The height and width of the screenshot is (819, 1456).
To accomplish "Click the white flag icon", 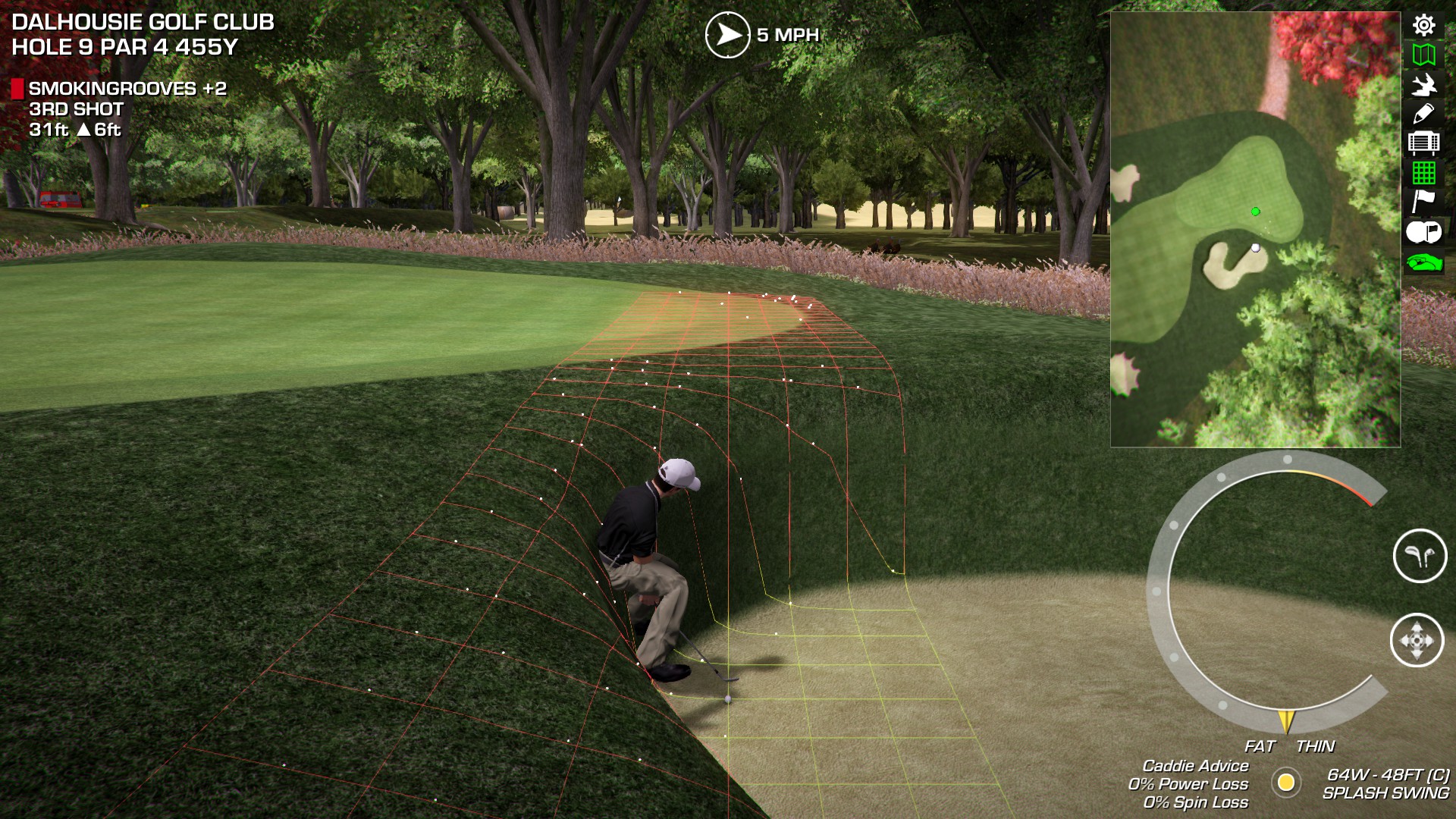I will (x=1423, y=202).
